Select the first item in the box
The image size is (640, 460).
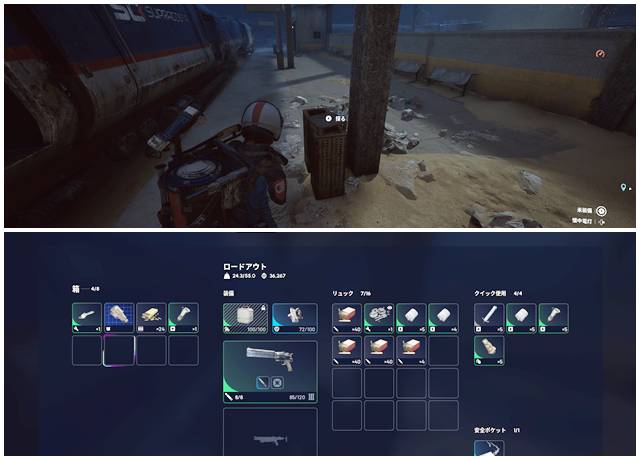[87, 317]
